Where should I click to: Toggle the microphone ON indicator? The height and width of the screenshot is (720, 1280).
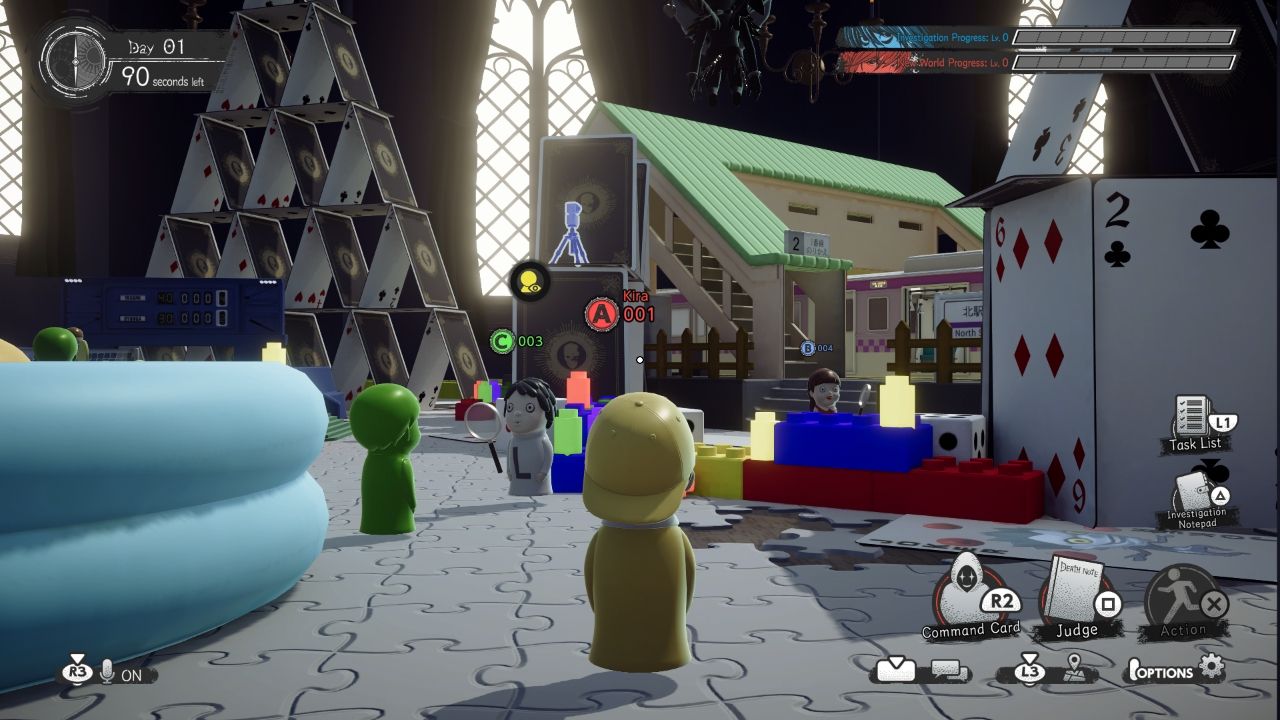coord(108,673)
